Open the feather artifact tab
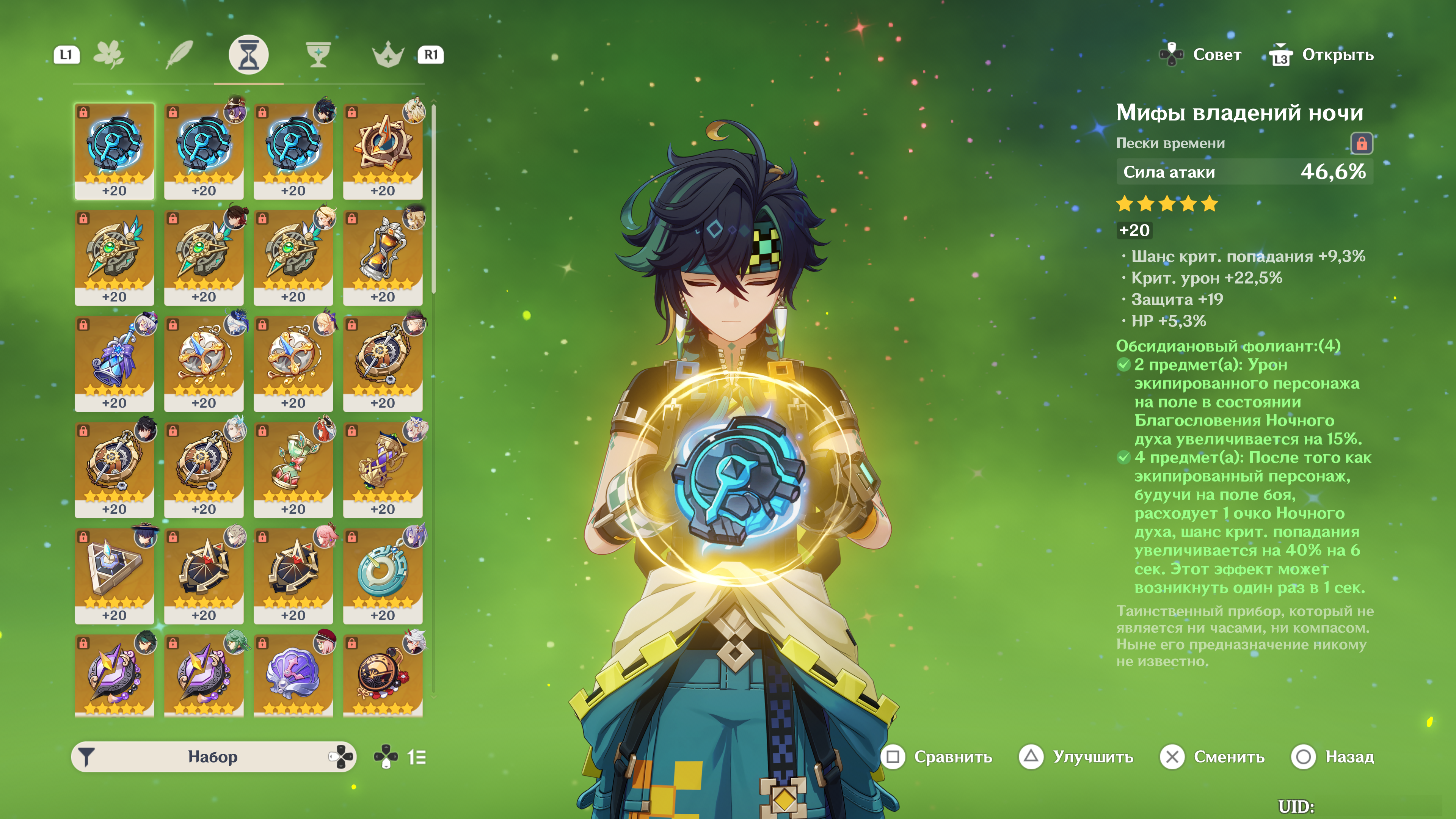This screenshot has width=1456, height=819. click(x=179, y=55)
